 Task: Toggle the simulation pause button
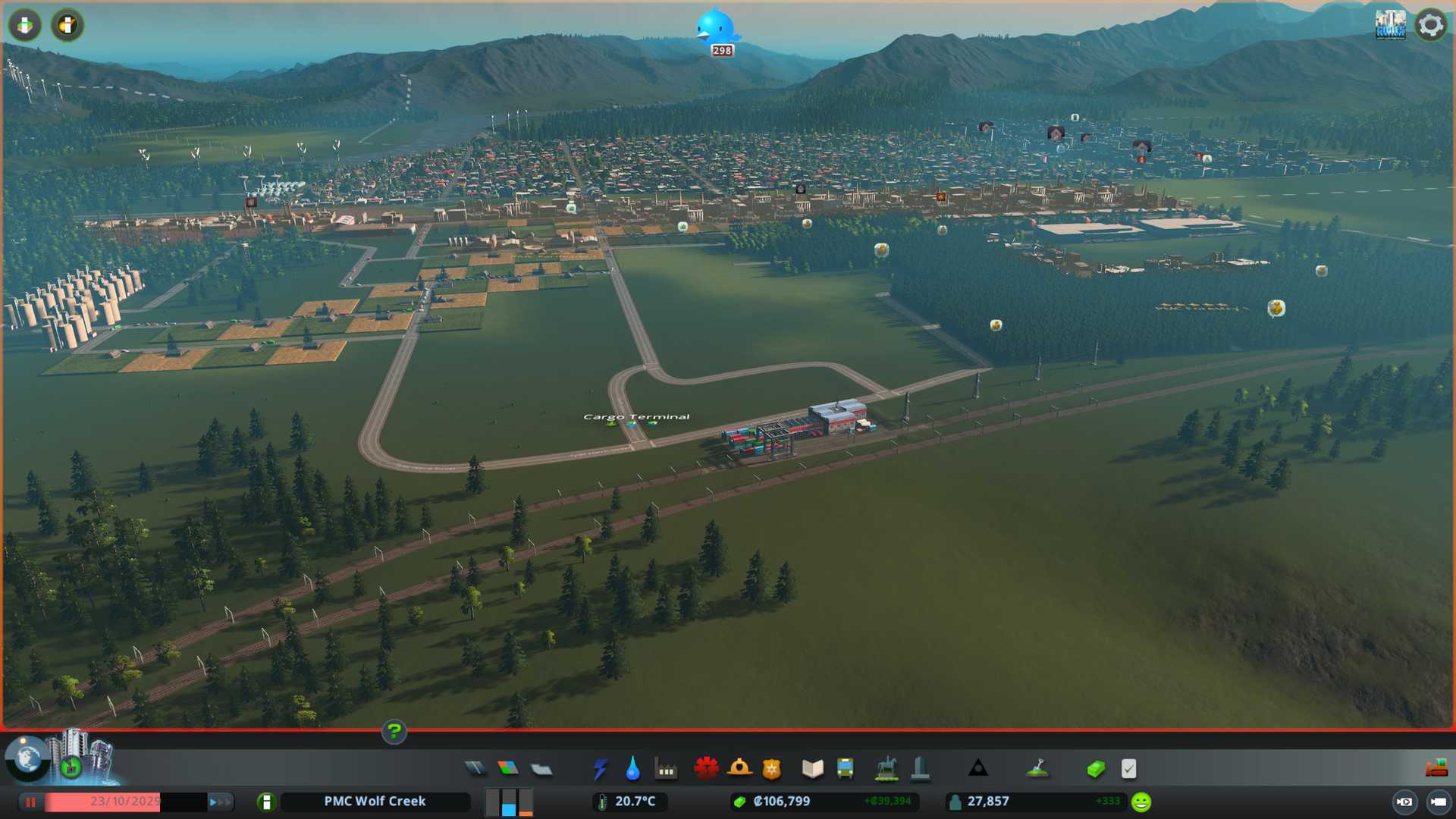(x=30, y=802)
